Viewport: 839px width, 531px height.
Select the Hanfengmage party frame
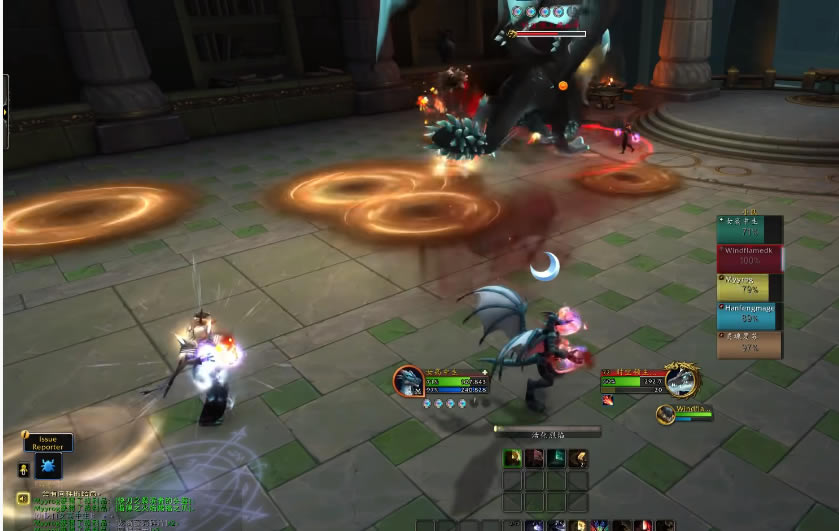click(x=750, y=316)
